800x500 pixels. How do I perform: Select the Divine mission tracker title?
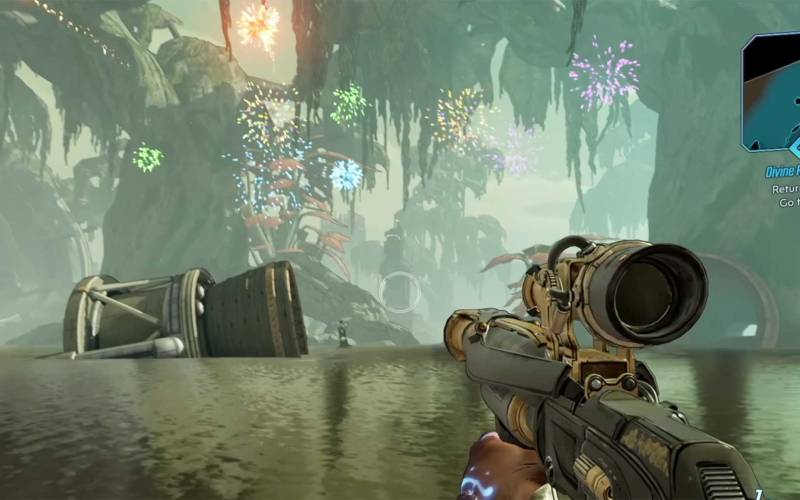[777, 171]
